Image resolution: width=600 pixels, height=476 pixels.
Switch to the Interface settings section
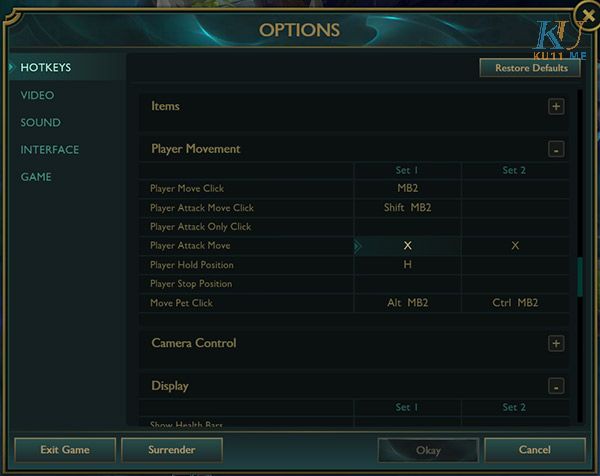click(x=49, y=150)
